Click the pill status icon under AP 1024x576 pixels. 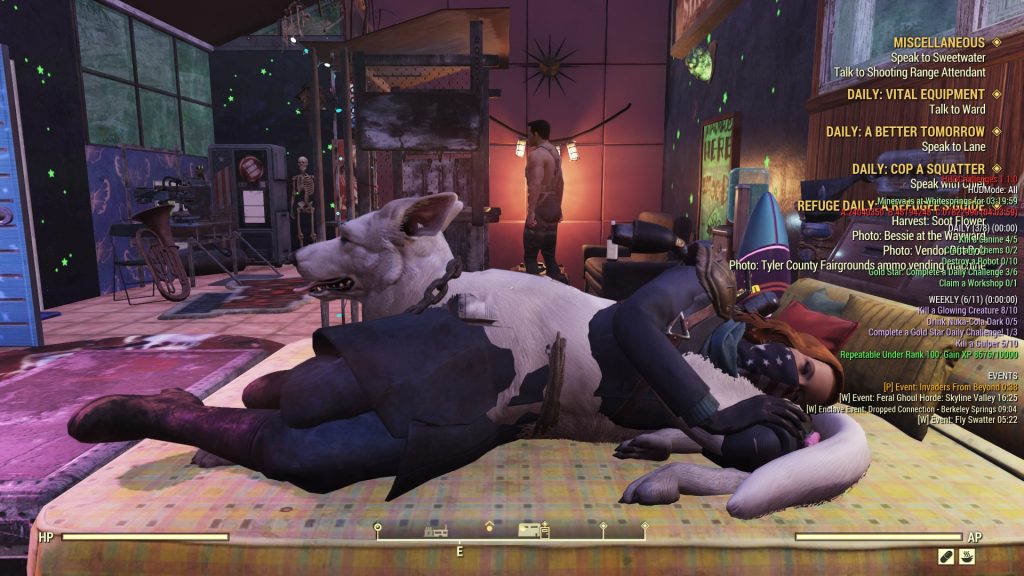click(946, 556)
